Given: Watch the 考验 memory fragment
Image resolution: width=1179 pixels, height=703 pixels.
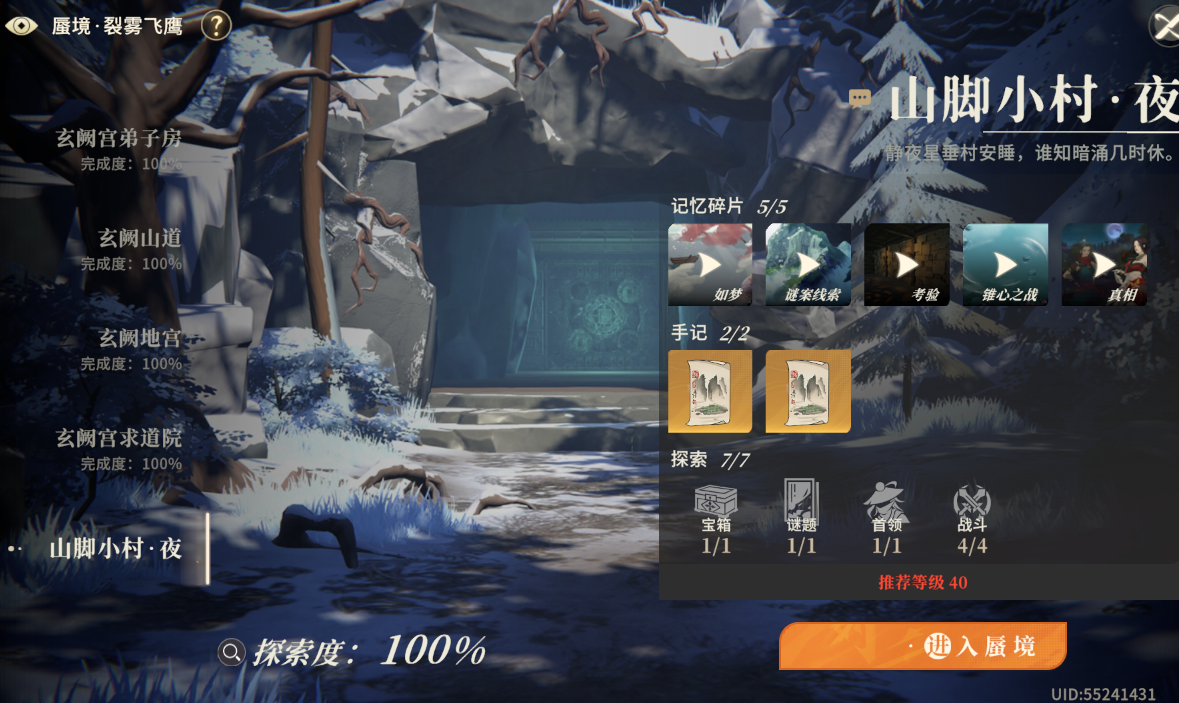Looking at the screenshot, I should 906,264.
